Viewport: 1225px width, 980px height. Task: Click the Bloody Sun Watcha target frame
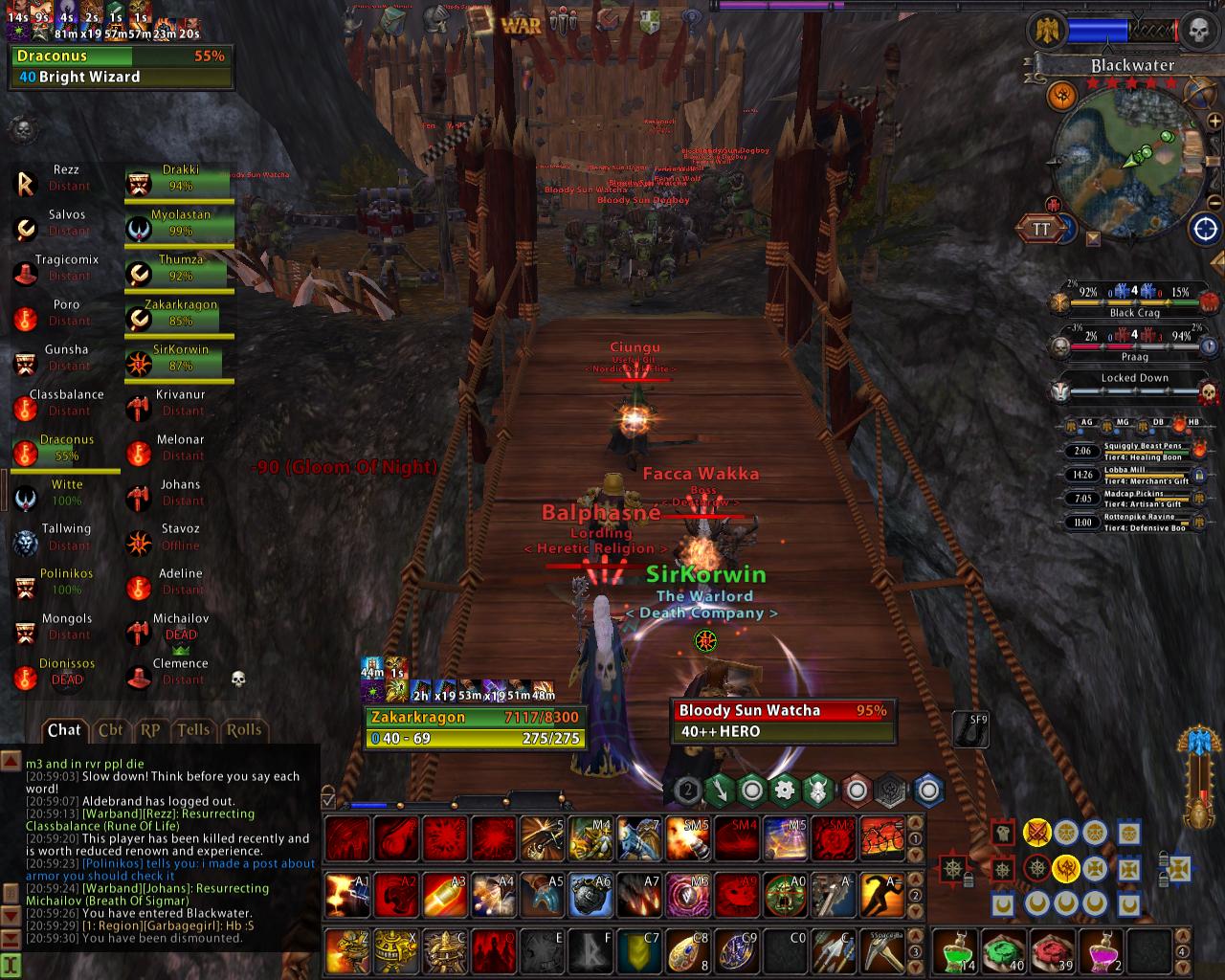[x=783, y=721]
